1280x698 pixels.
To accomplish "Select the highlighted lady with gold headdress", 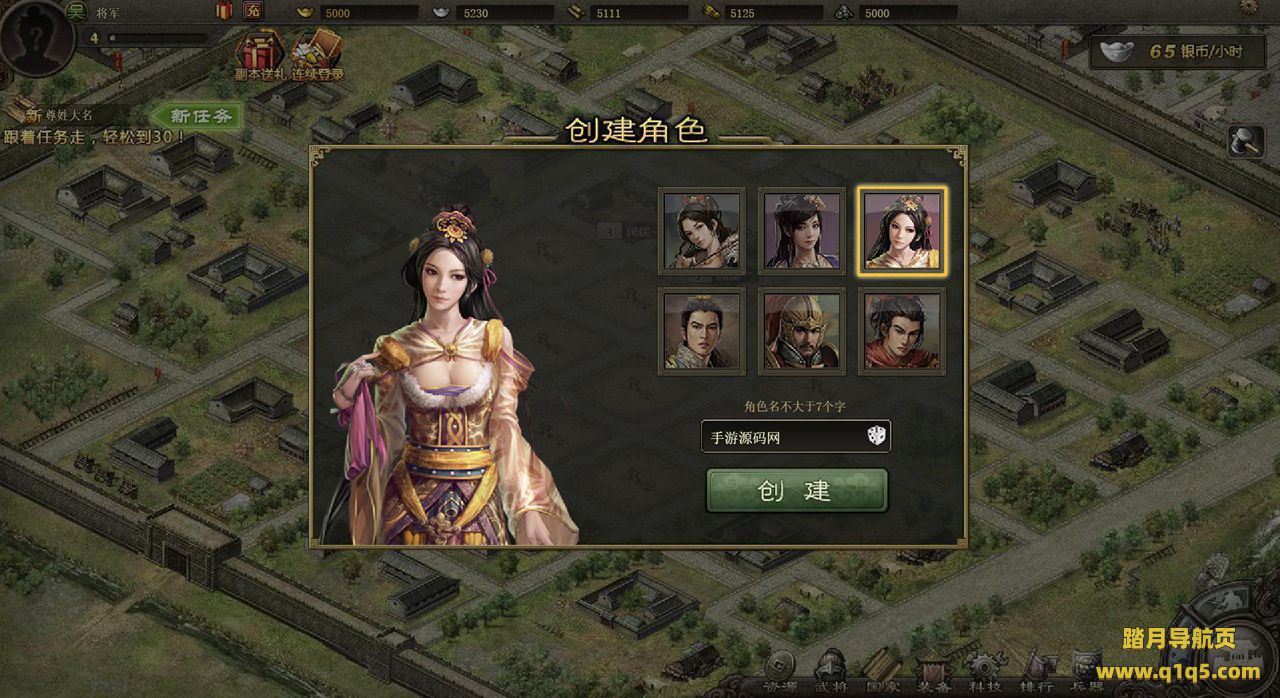I will click(901, 230).
